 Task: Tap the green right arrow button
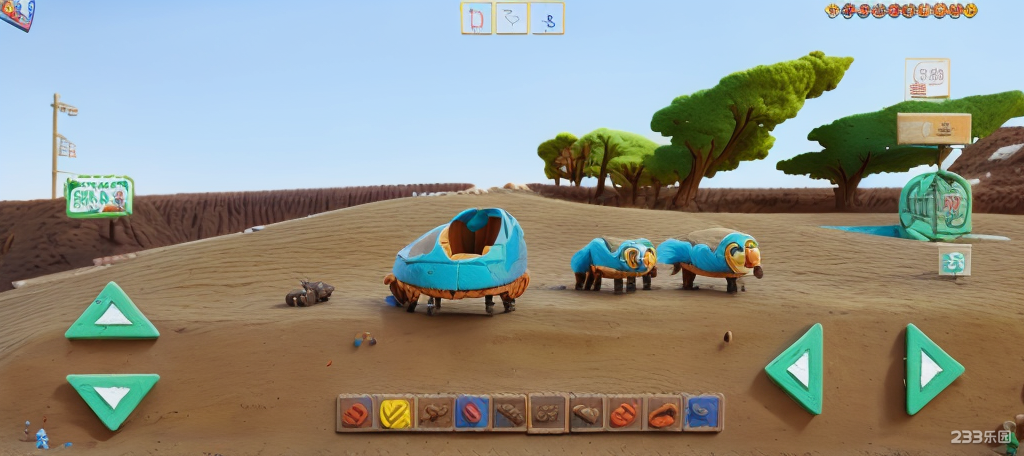(930, 369)
